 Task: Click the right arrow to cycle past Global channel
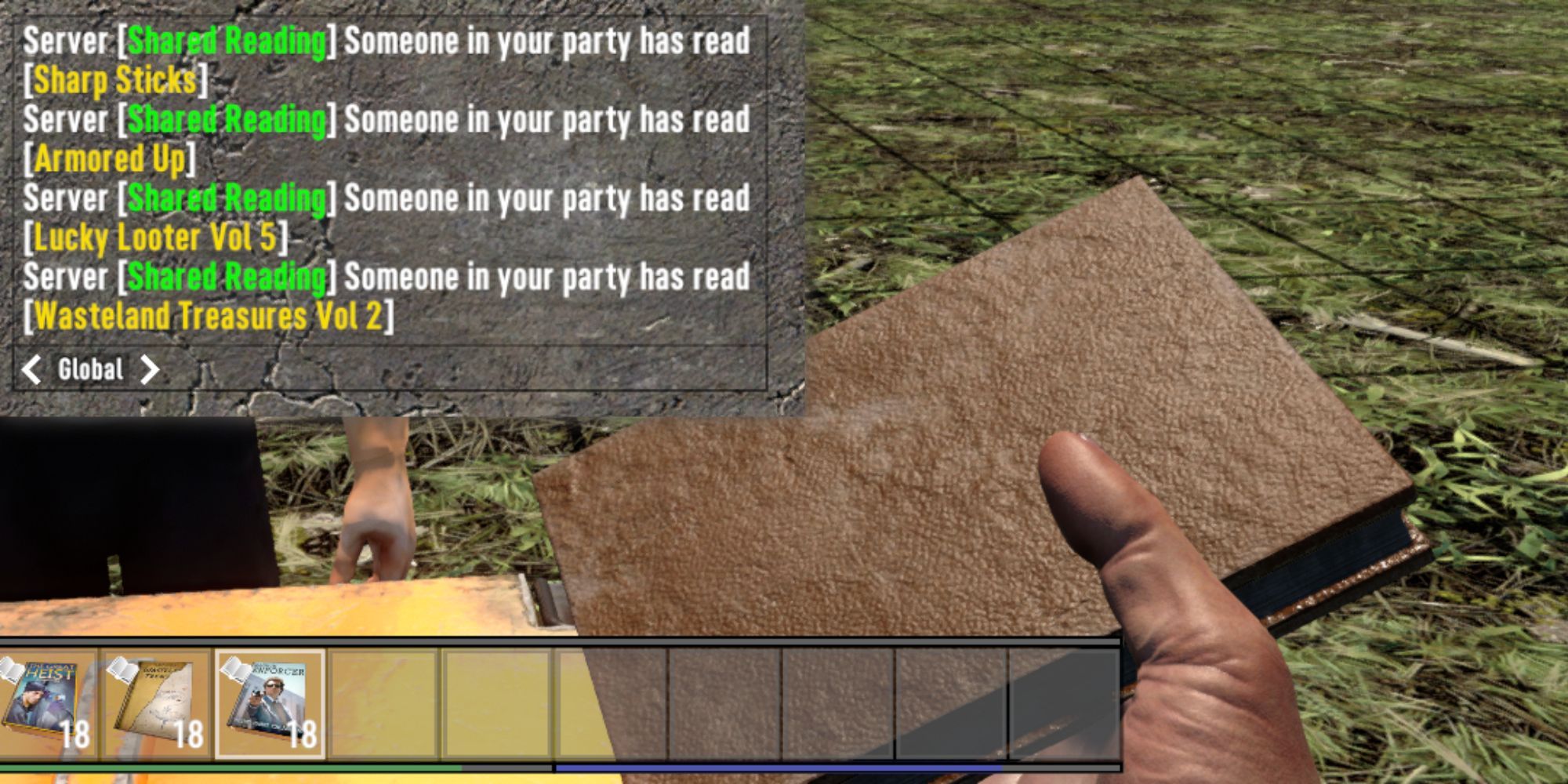tap(151, 369)
